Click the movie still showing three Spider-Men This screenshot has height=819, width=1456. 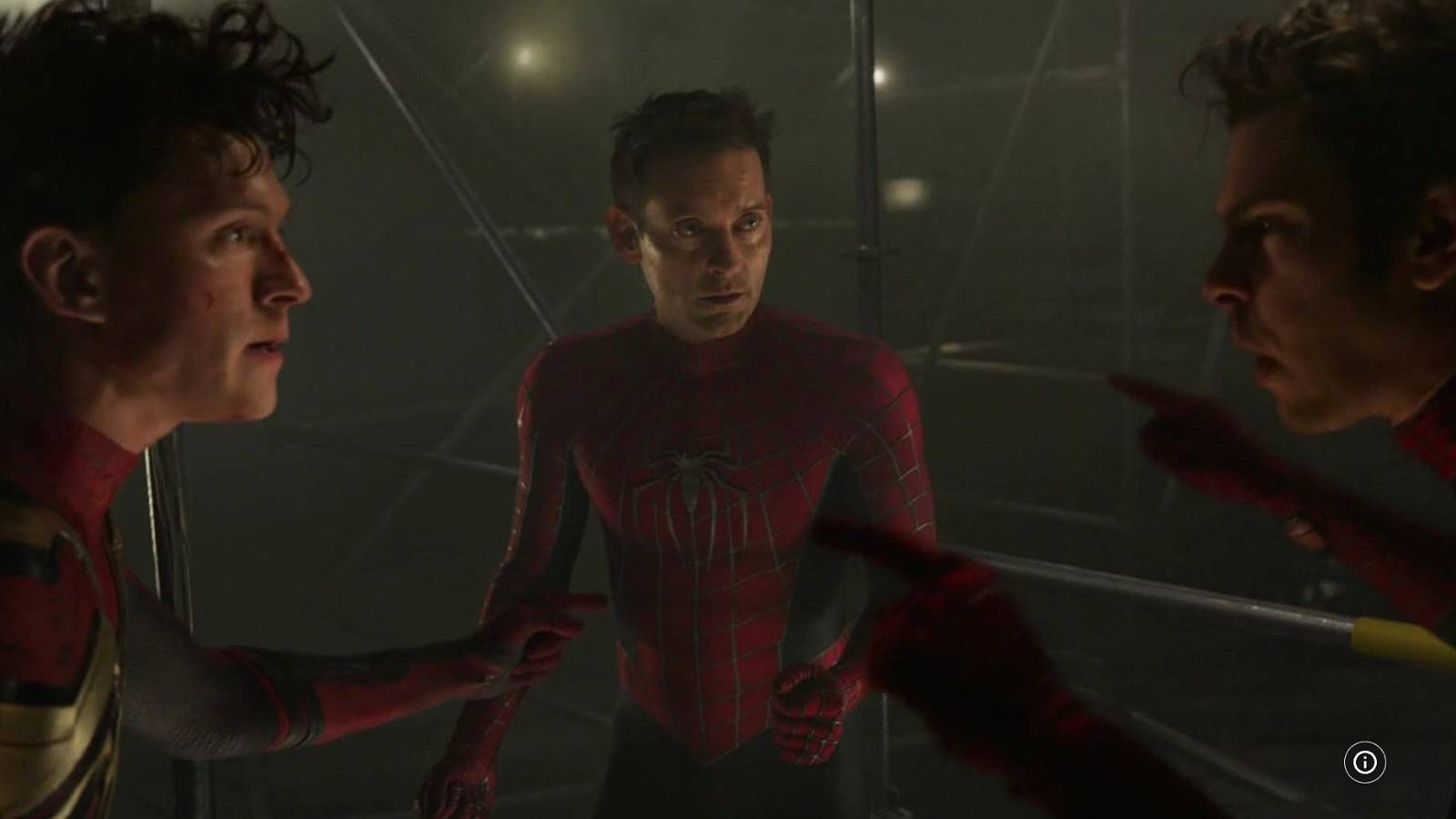click(728, 409)
